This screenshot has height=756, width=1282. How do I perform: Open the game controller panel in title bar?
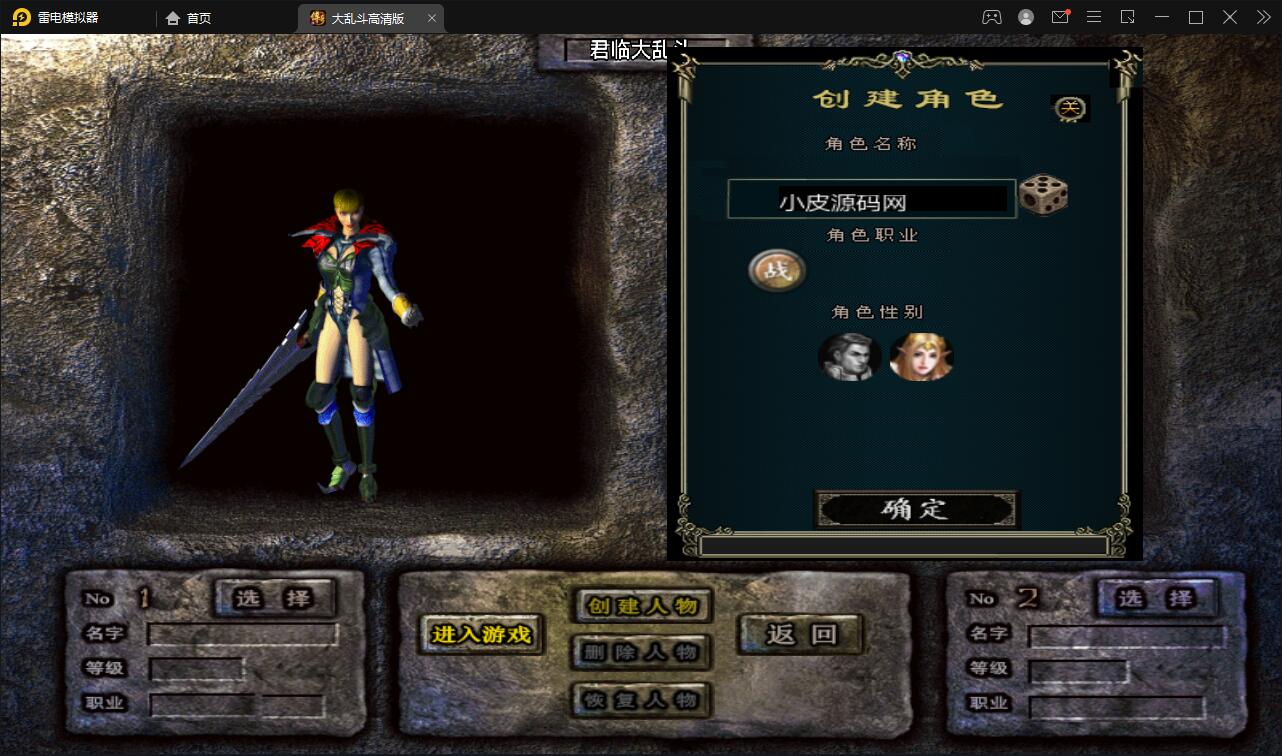coord(991,17)
